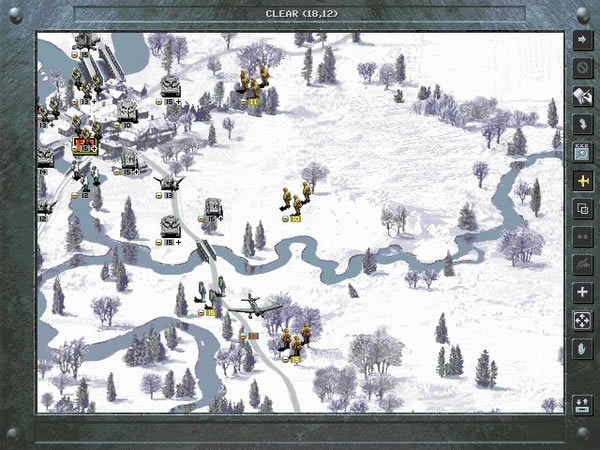Toggle the yellow airplane air-mode button
This screenshot has height=450, width=600.
pyautogui.click(x=582, y=181)
